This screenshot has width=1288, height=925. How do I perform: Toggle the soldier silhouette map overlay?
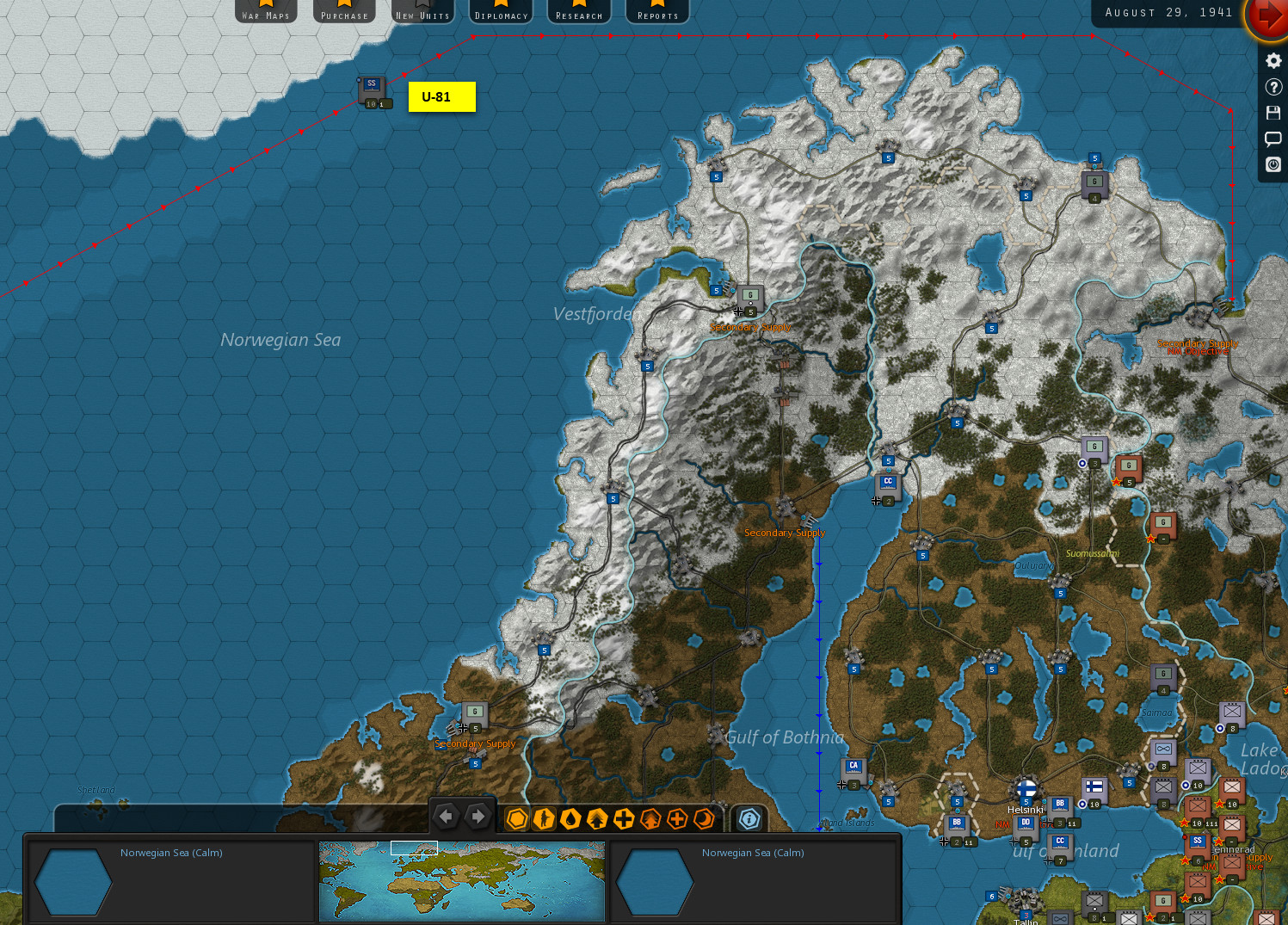(x=544, y=819)
